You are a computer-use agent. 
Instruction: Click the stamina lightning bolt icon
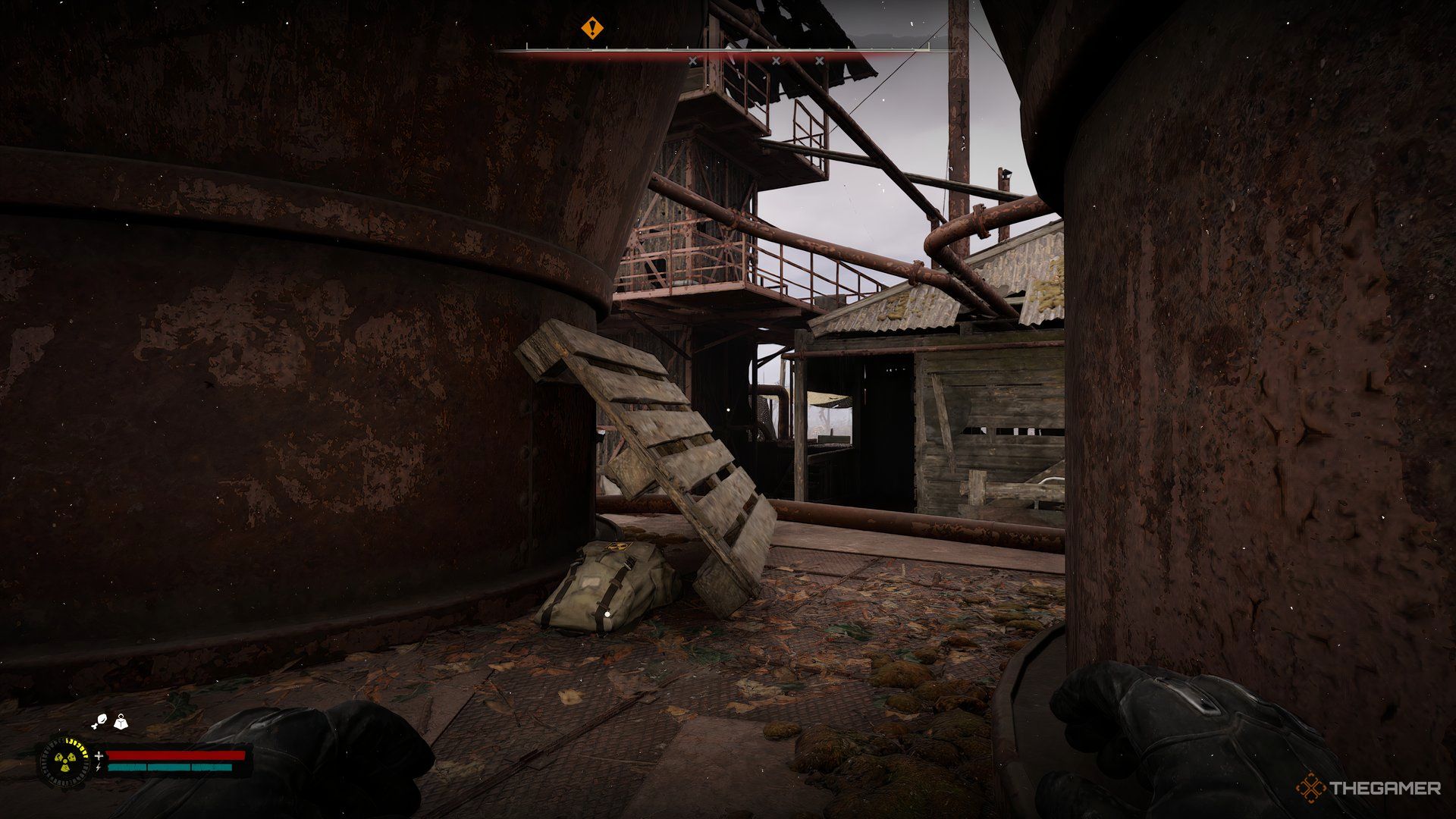(99, 767)
